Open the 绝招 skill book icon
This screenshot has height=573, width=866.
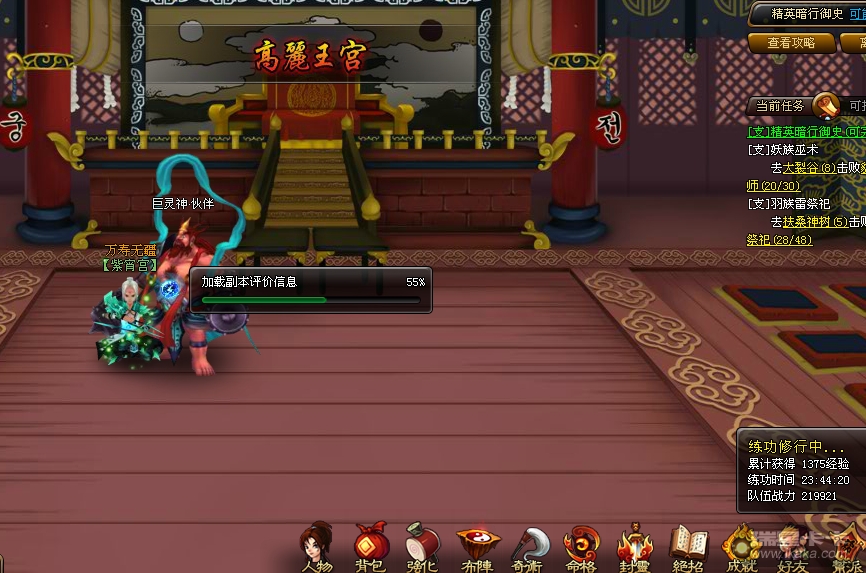point(688,546)
